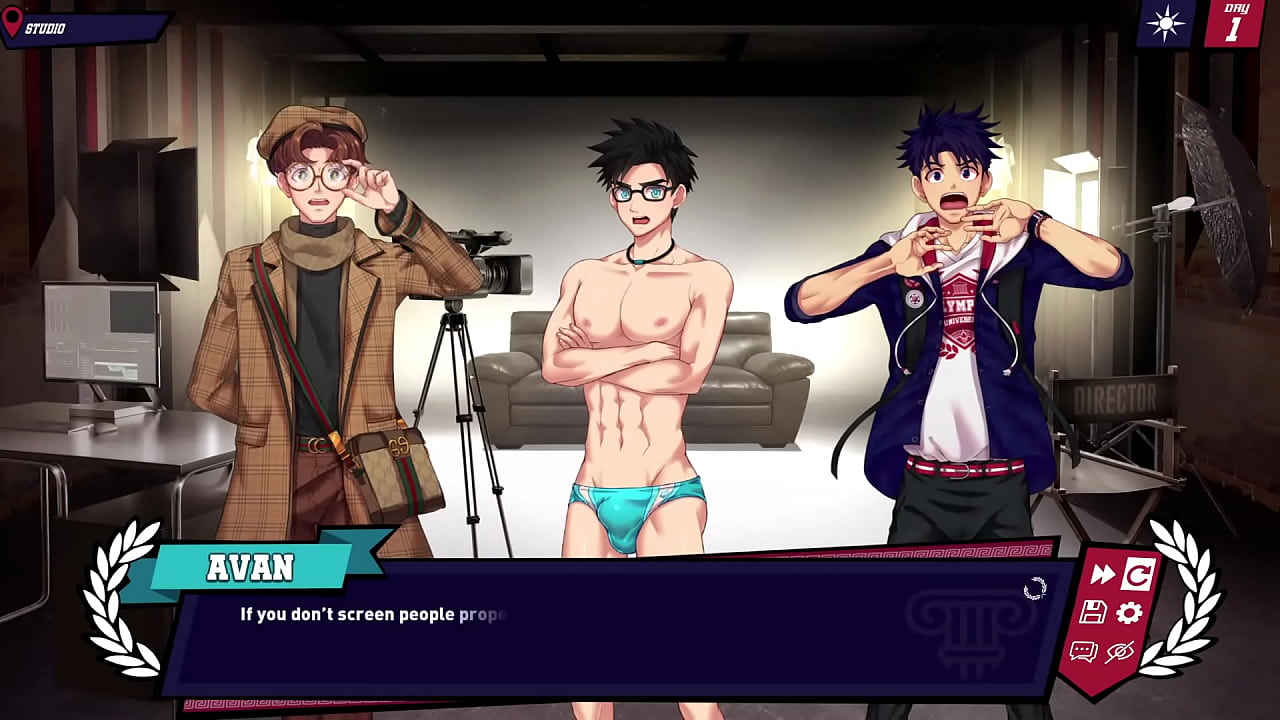Click the map pin beside the STUDIO label
Viewport: 1280px width, 720px height.
point(12,22)
